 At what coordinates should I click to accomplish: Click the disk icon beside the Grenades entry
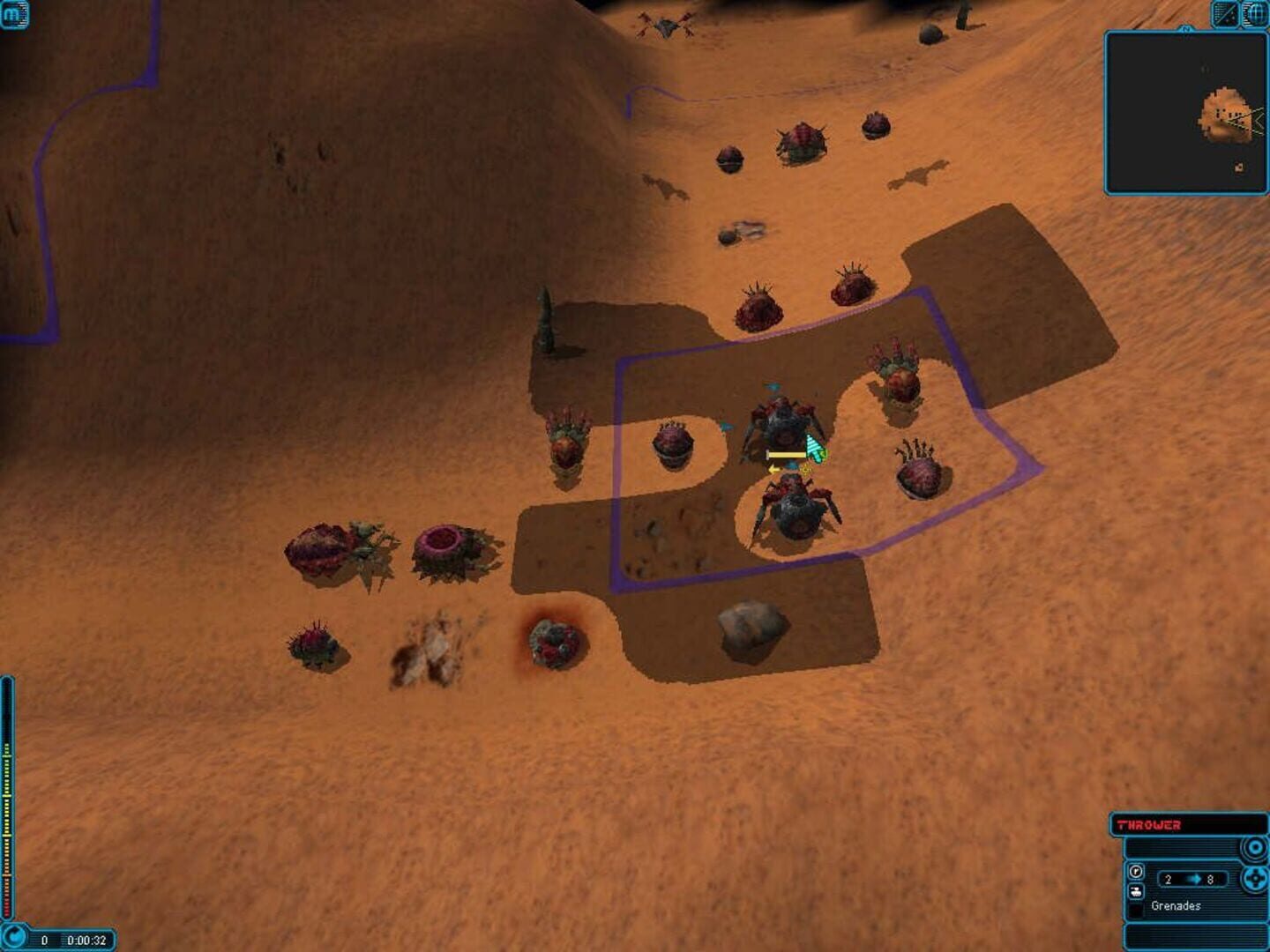1136,892
